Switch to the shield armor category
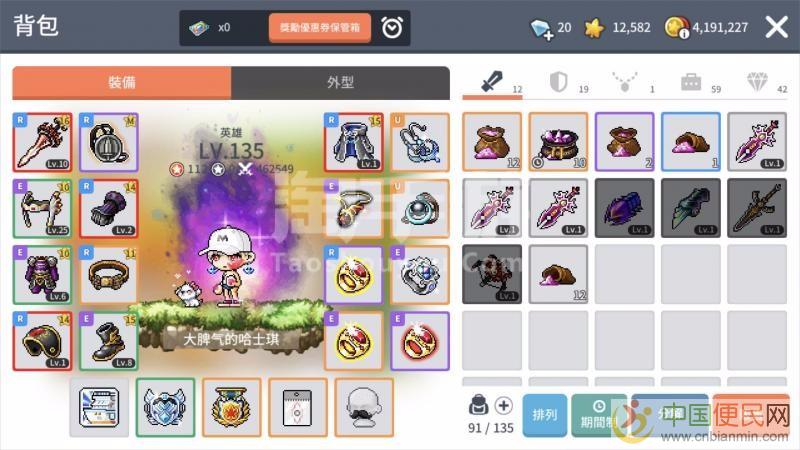This screenshot has height=450, width=800. pyautogui.click(x=560, y=83)
